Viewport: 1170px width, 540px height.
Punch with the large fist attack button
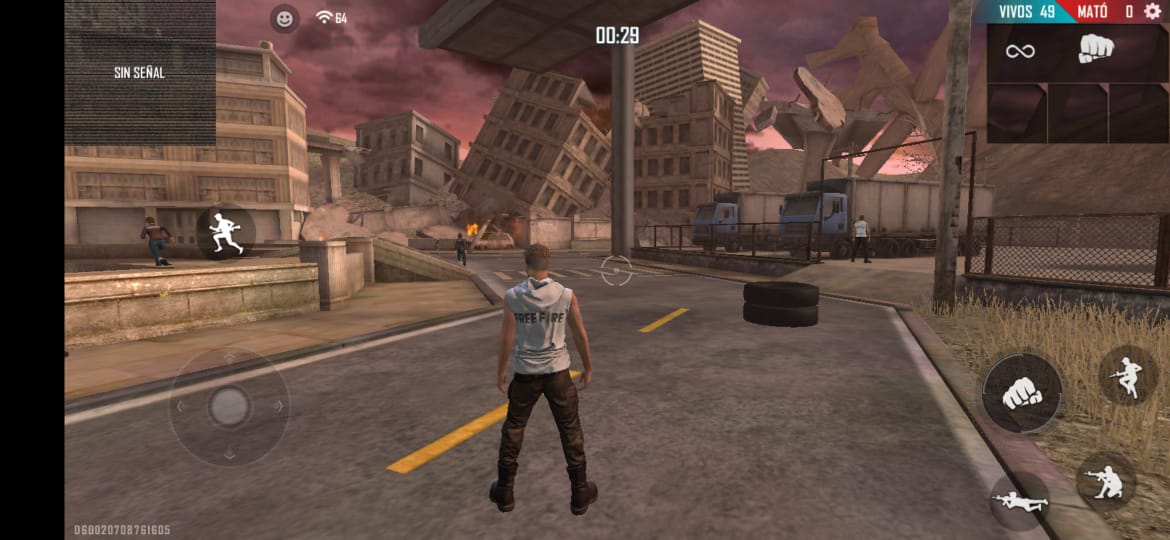point(1021,393)
